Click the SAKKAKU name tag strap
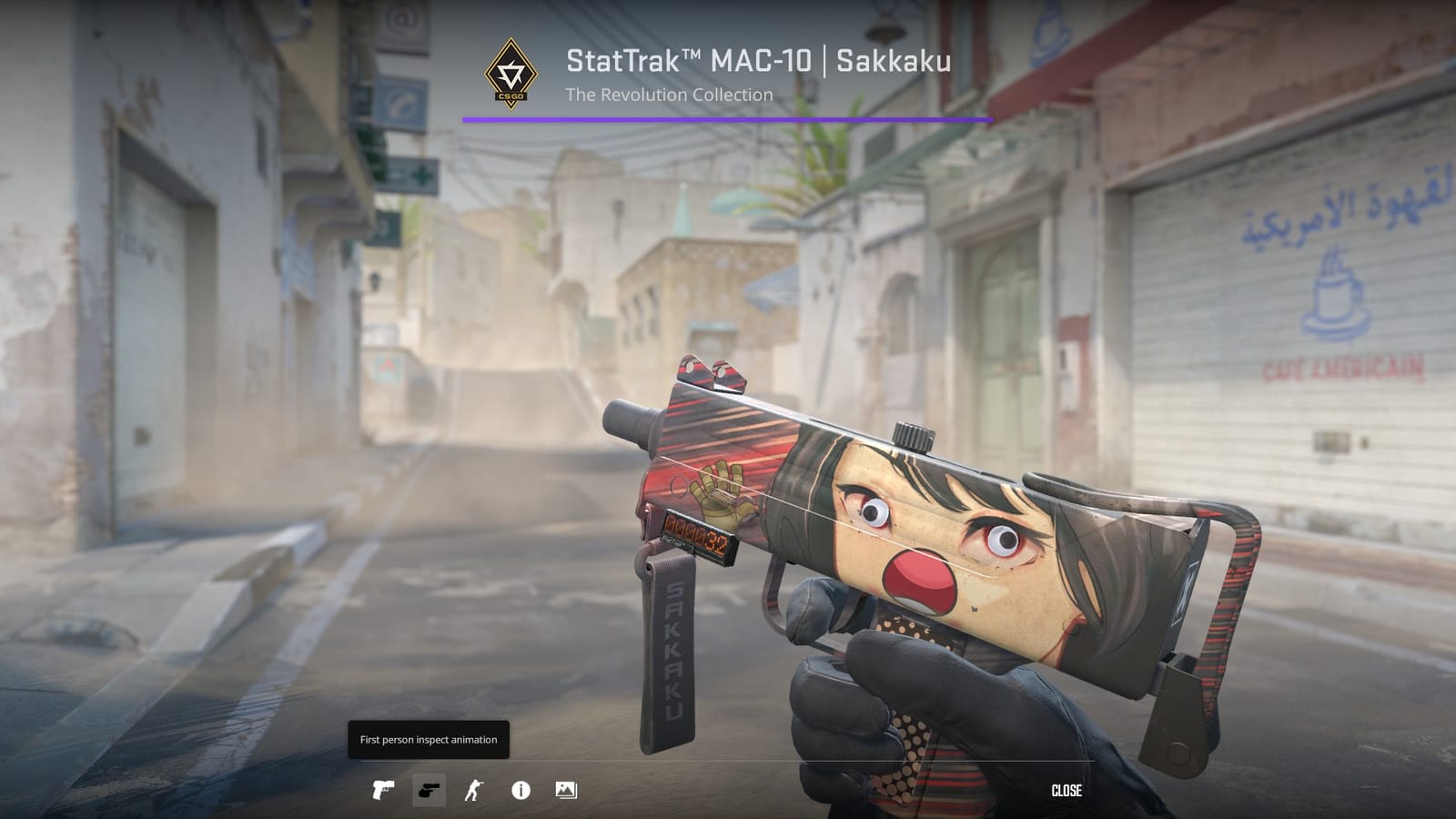Image resolution: width=1456 pixels, height=819 pixels. pyautogui.click(x=673, y=646)
